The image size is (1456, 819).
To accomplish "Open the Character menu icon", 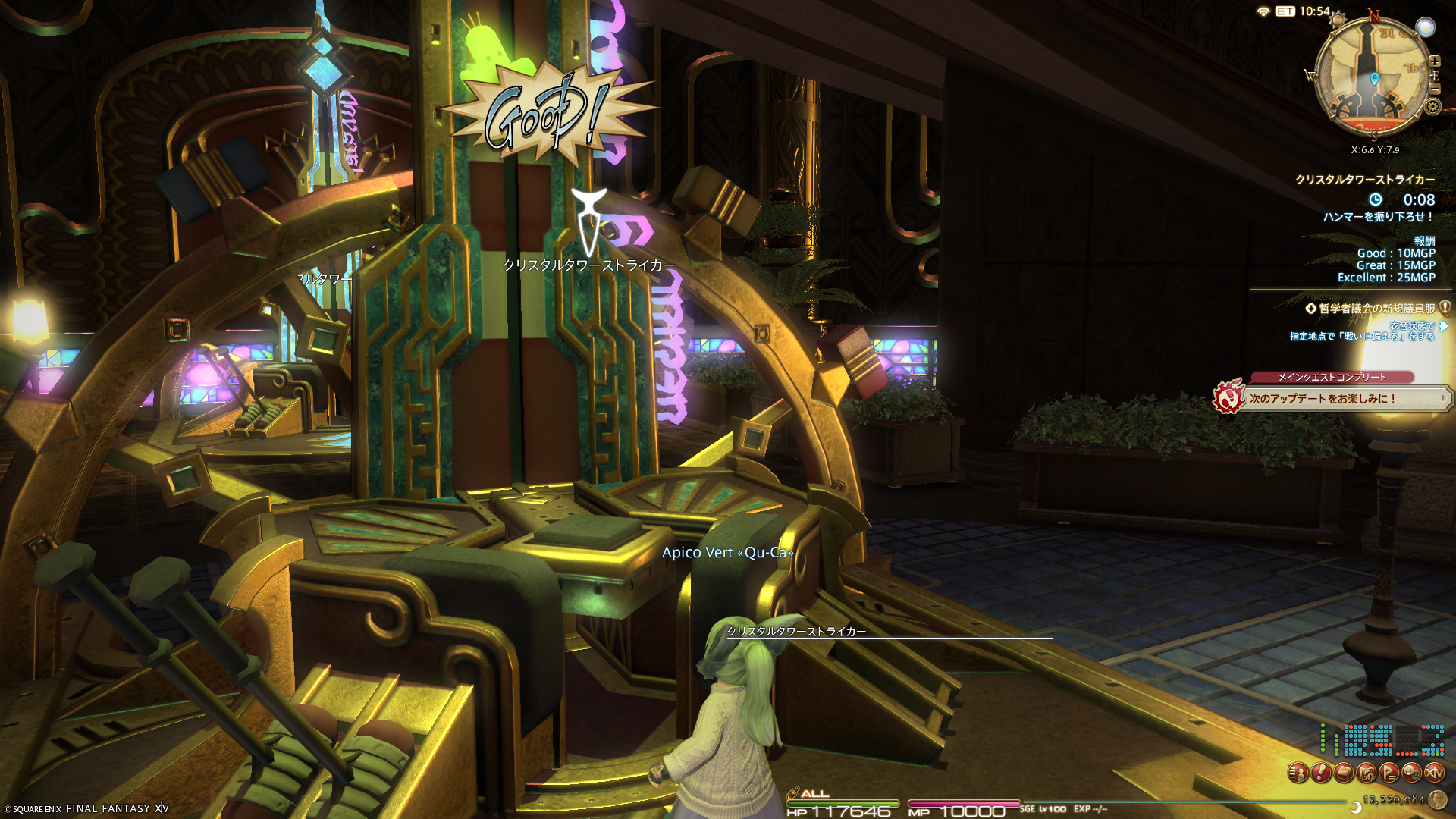I will click(1298, 773).
